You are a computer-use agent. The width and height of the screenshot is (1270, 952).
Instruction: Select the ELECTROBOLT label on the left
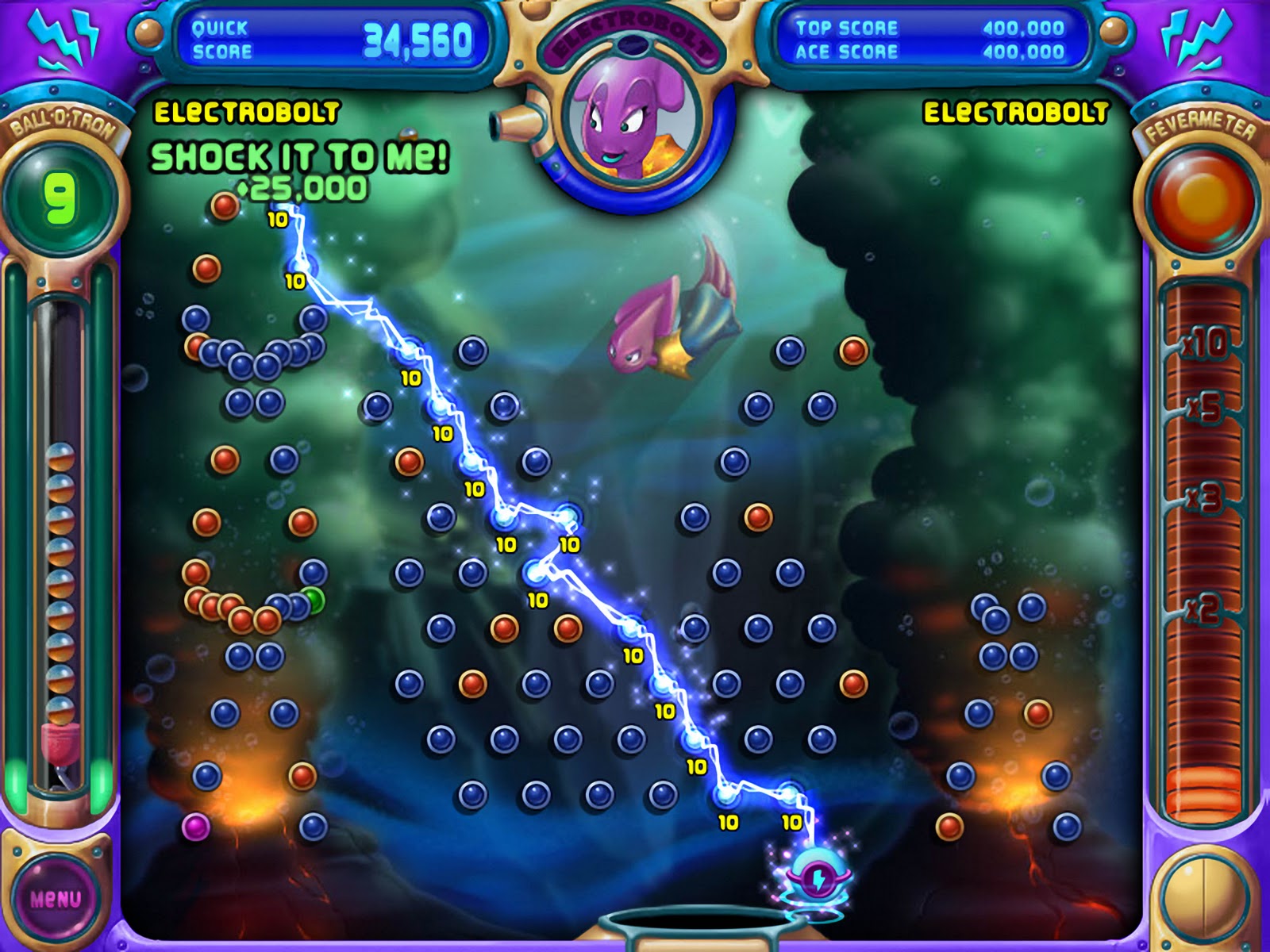coord(246,113)
